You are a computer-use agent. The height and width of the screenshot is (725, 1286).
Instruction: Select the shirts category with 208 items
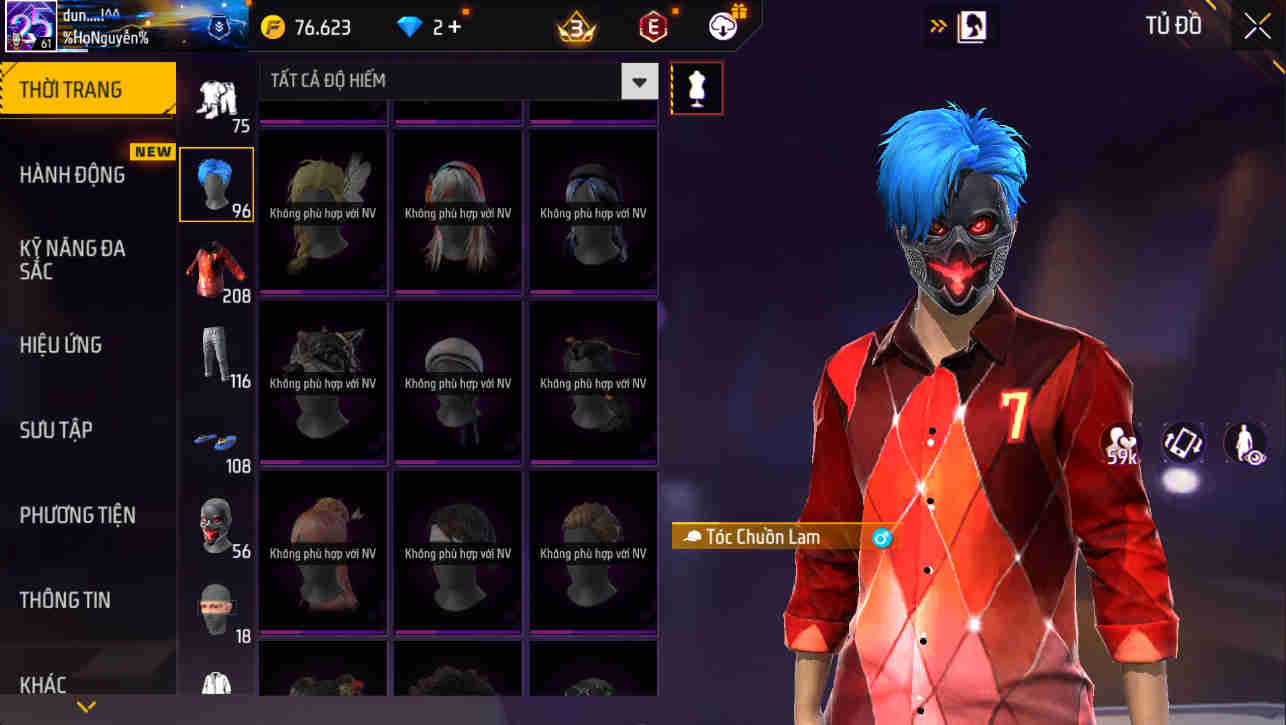216,268
